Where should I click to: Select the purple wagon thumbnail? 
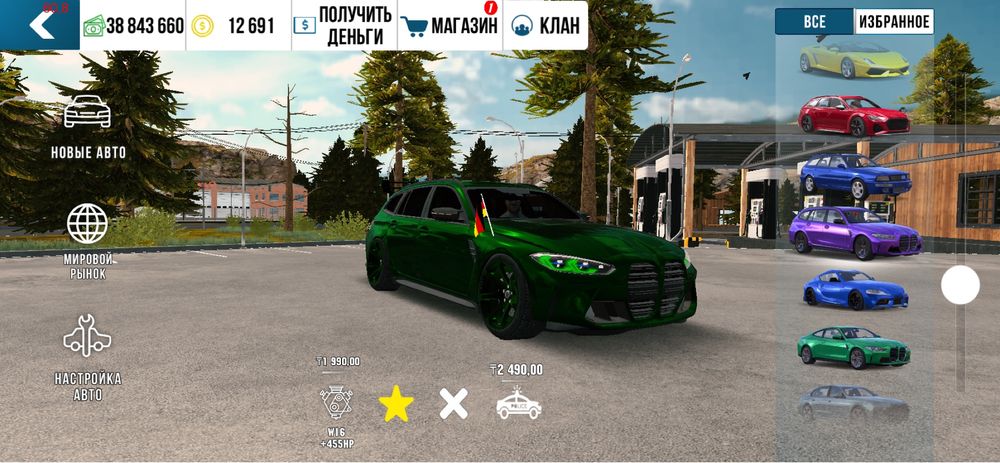tap(854, 232)
